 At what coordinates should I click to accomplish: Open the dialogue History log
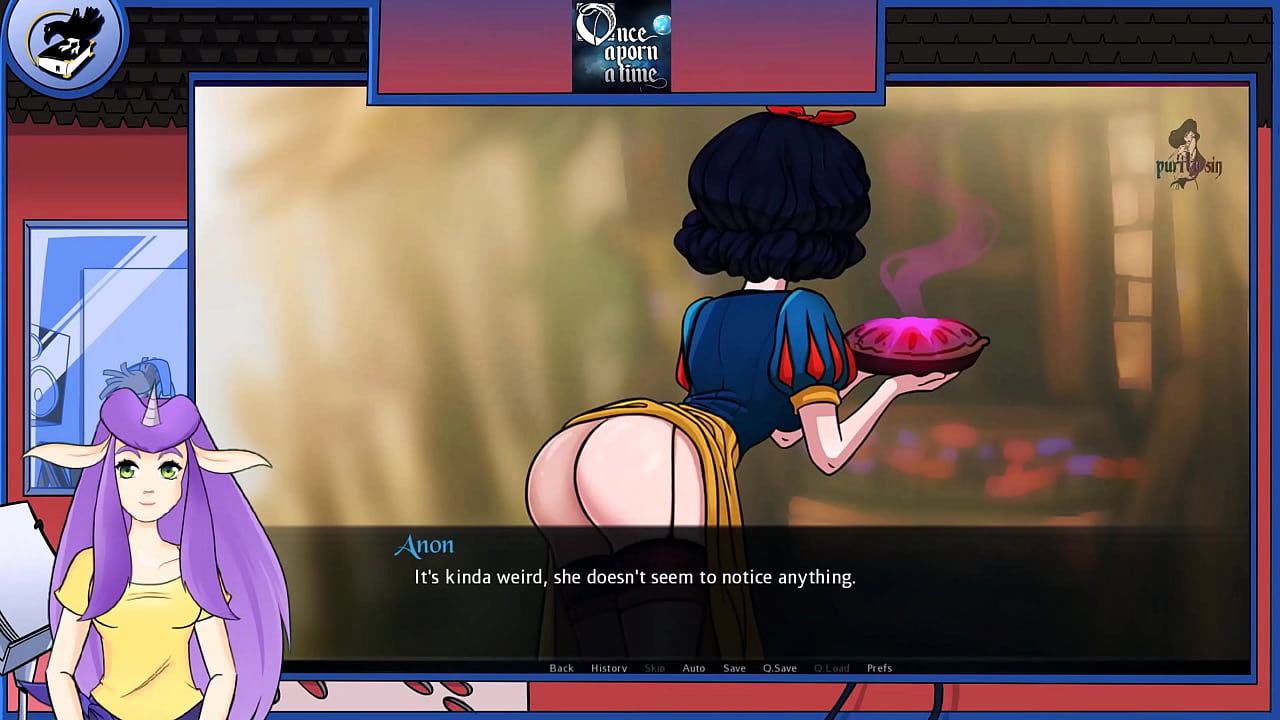[609, 668]
